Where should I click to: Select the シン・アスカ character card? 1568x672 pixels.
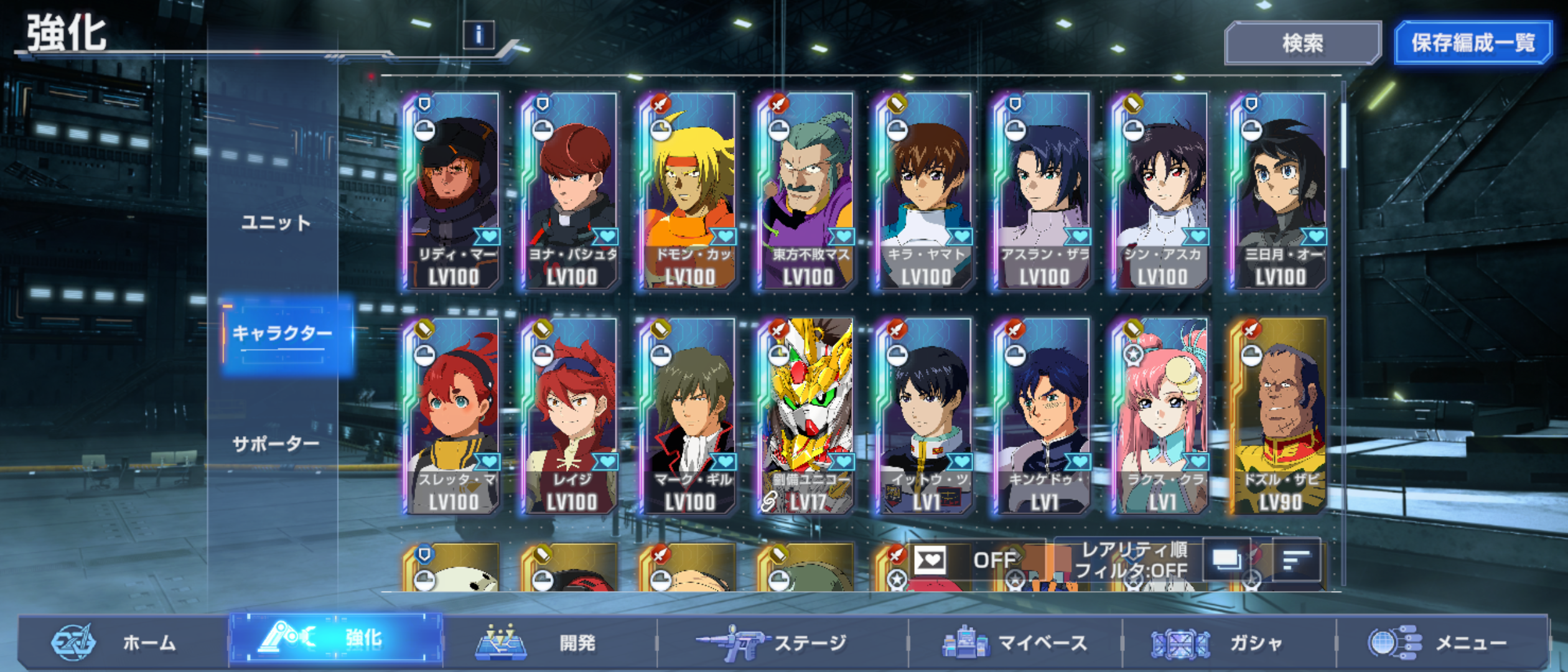1161,192
